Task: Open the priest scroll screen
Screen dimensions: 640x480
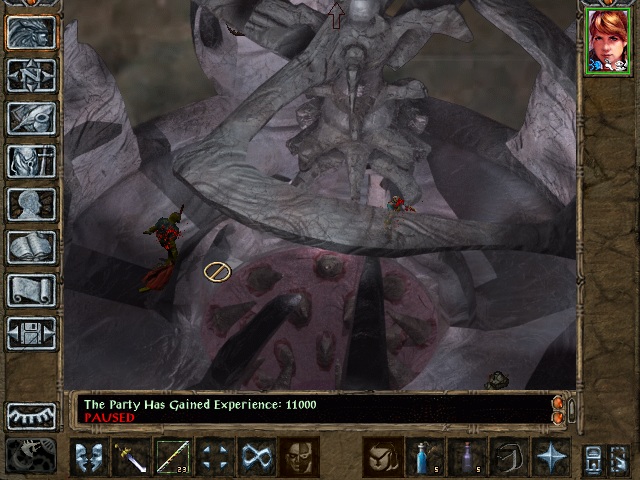Action: 31,290
